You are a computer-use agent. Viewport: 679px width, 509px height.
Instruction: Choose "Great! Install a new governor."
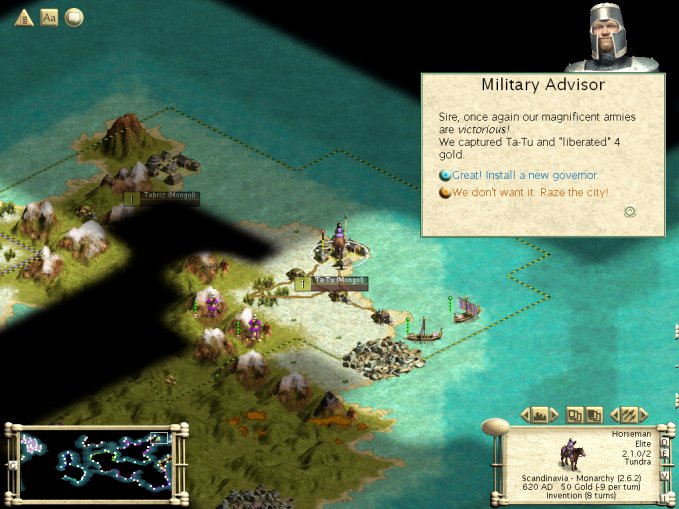click(524, 175)
